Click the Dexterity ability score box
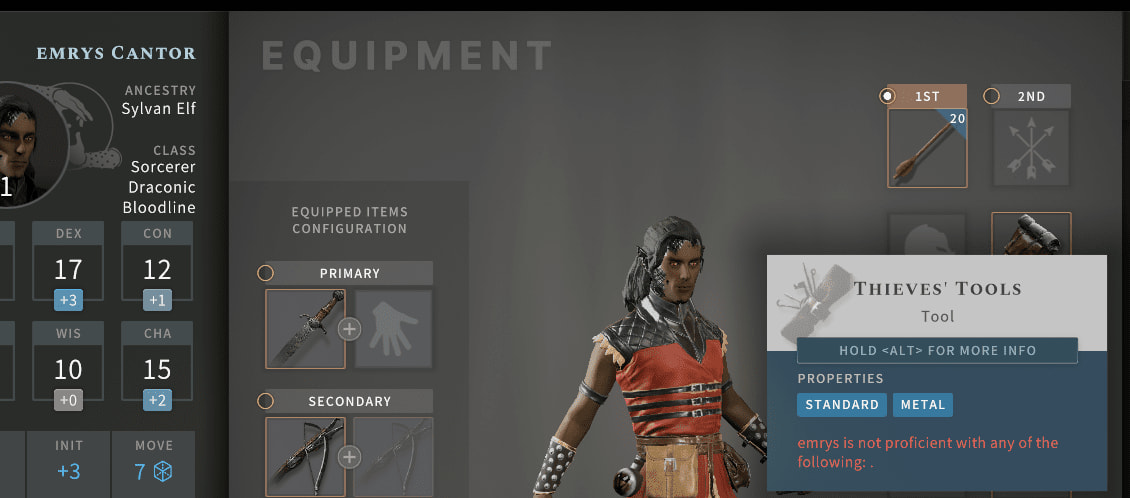The width and height of the screenshot is (1130, 498). (68, 261)
